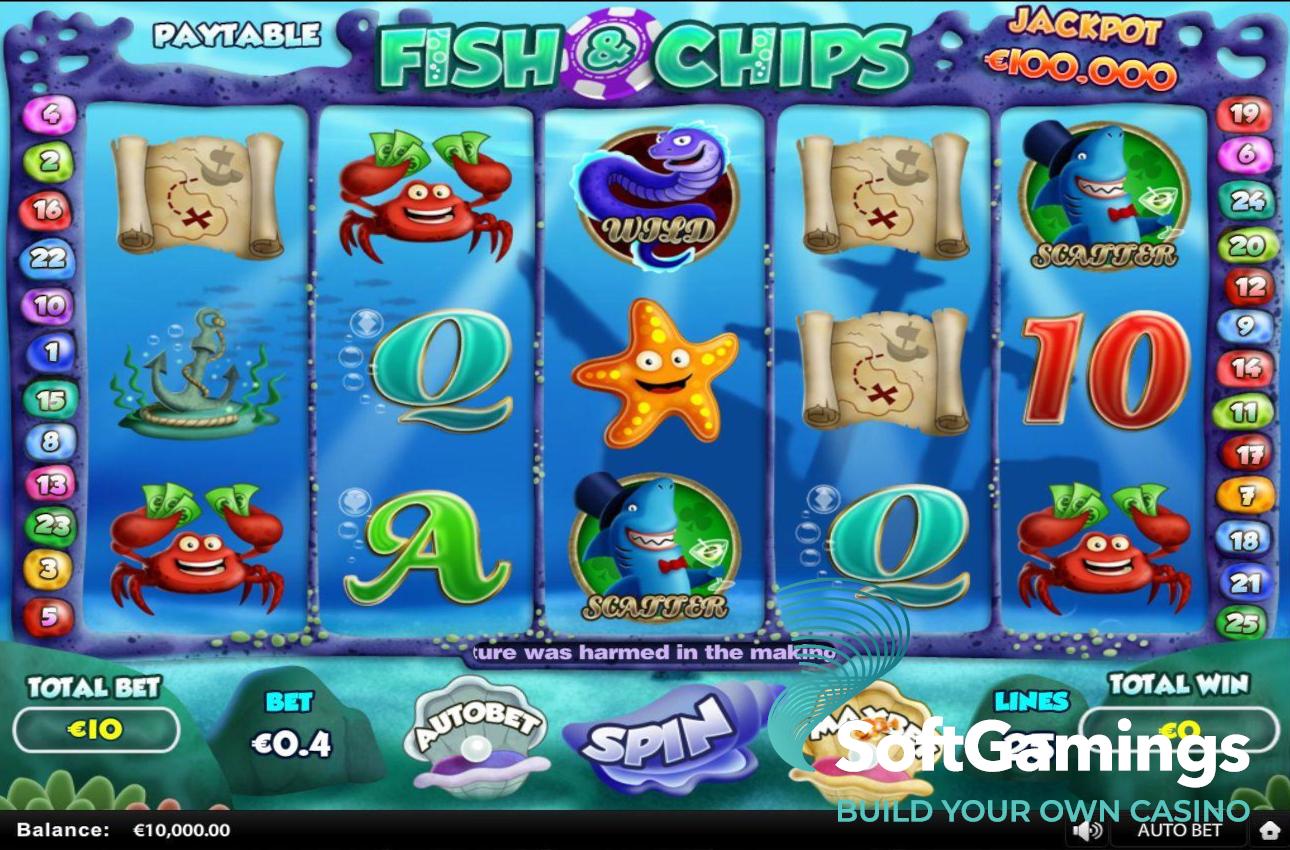Select payline number 4
The width and height of the screenshot is (1290, 850).
(x=49, y=115)
